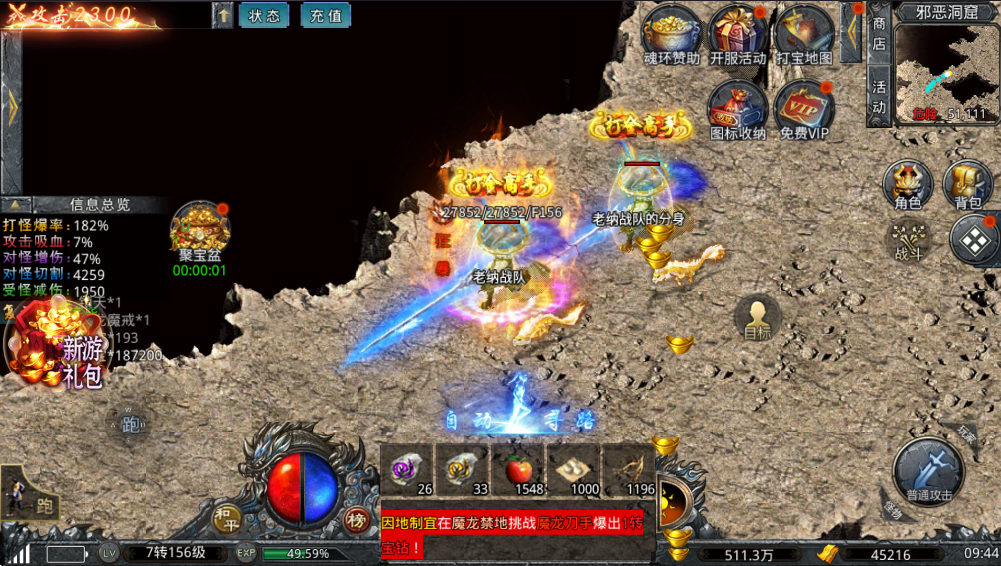Screen dimensions: 1001x566
Task: Open the 活动 events tab
Action: coord(879,97)
